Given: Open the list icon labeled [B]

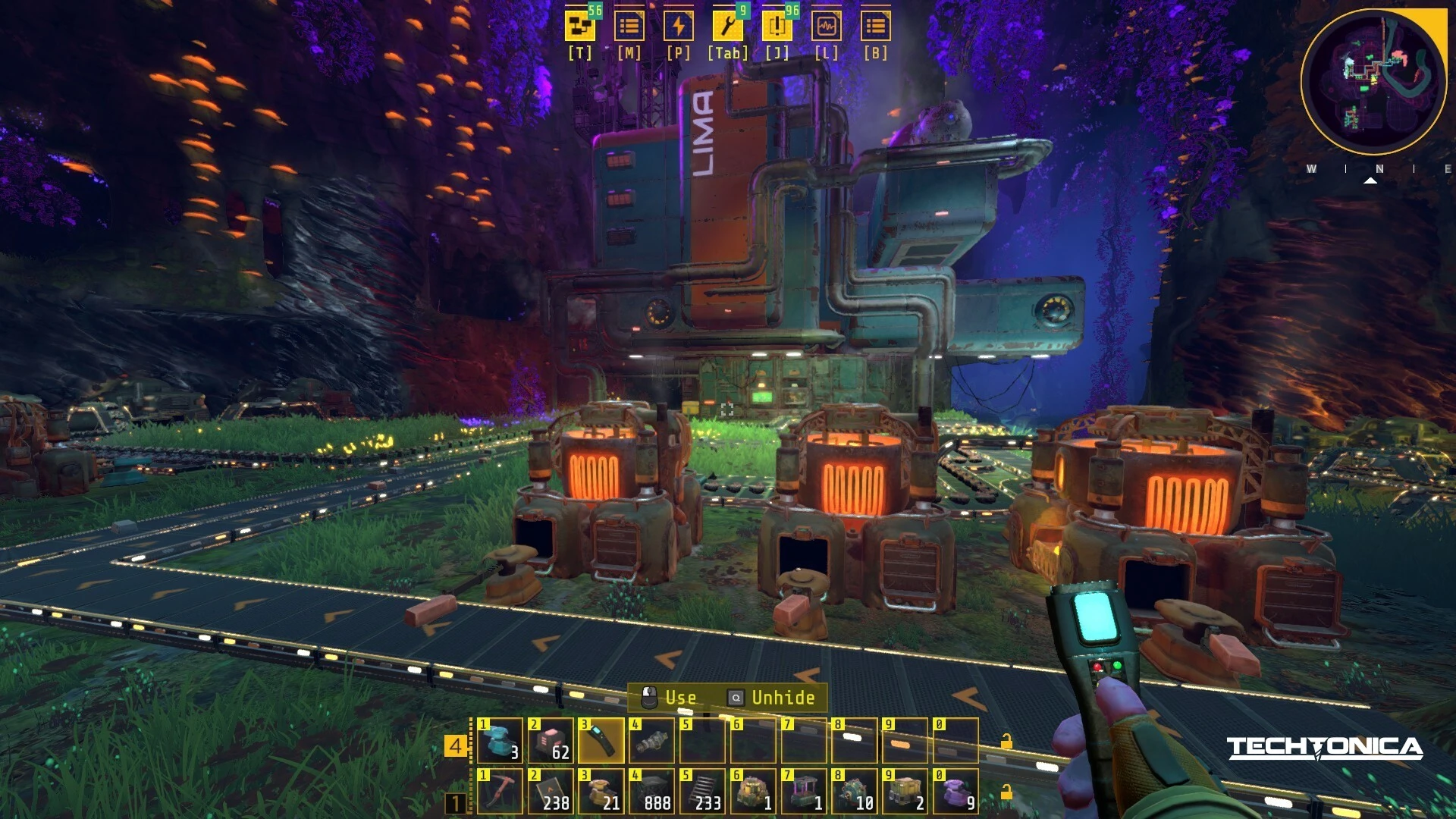Looking at the screenshot, I should click(875, 27).
